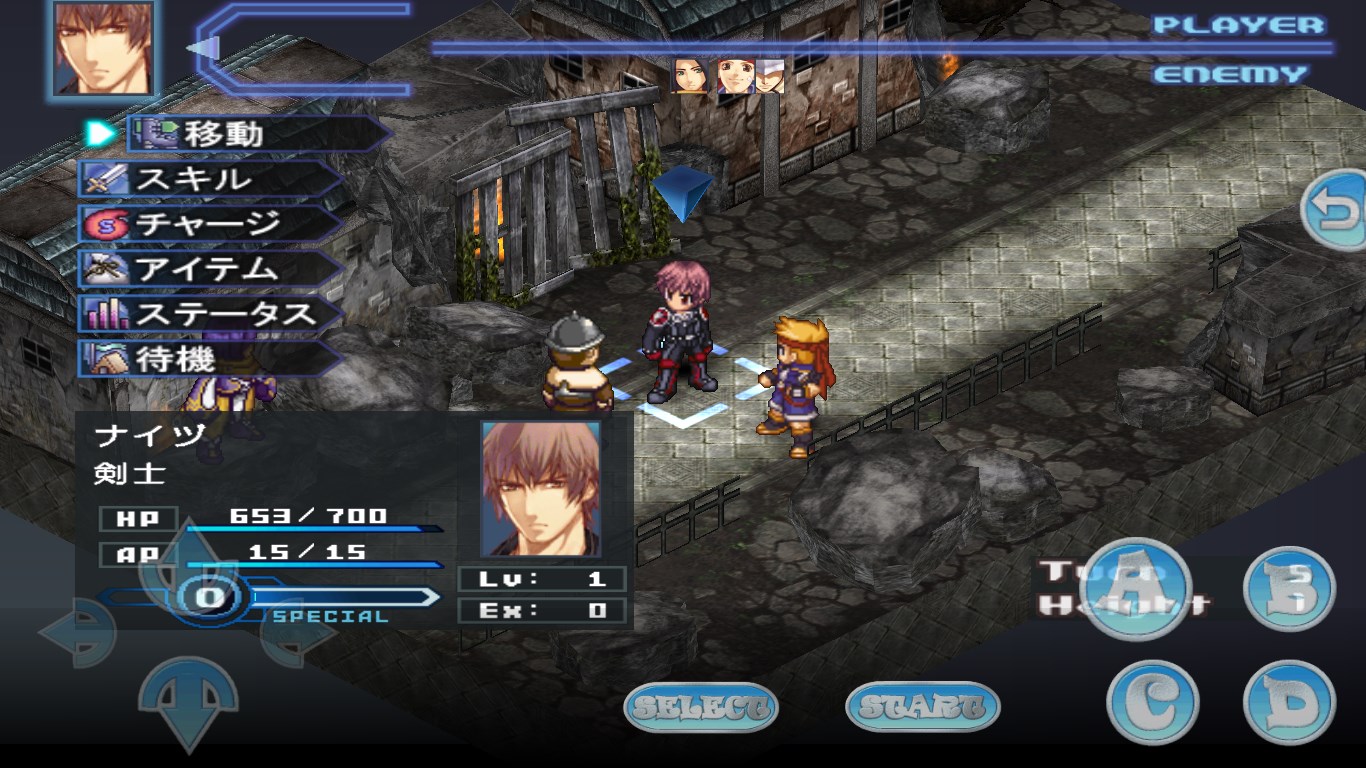
Task: Tap the virtual d-pad down arrow
Action: click(187, 700)
